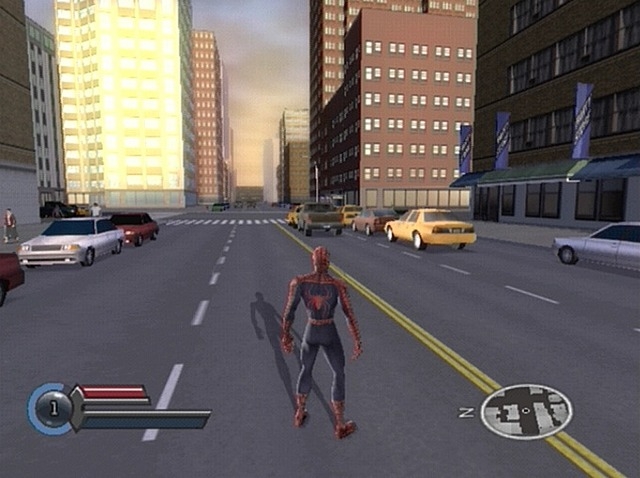This screenshot has width=640, height=478.
Task: Click the oval street minimap
Action: coord(526,411)
